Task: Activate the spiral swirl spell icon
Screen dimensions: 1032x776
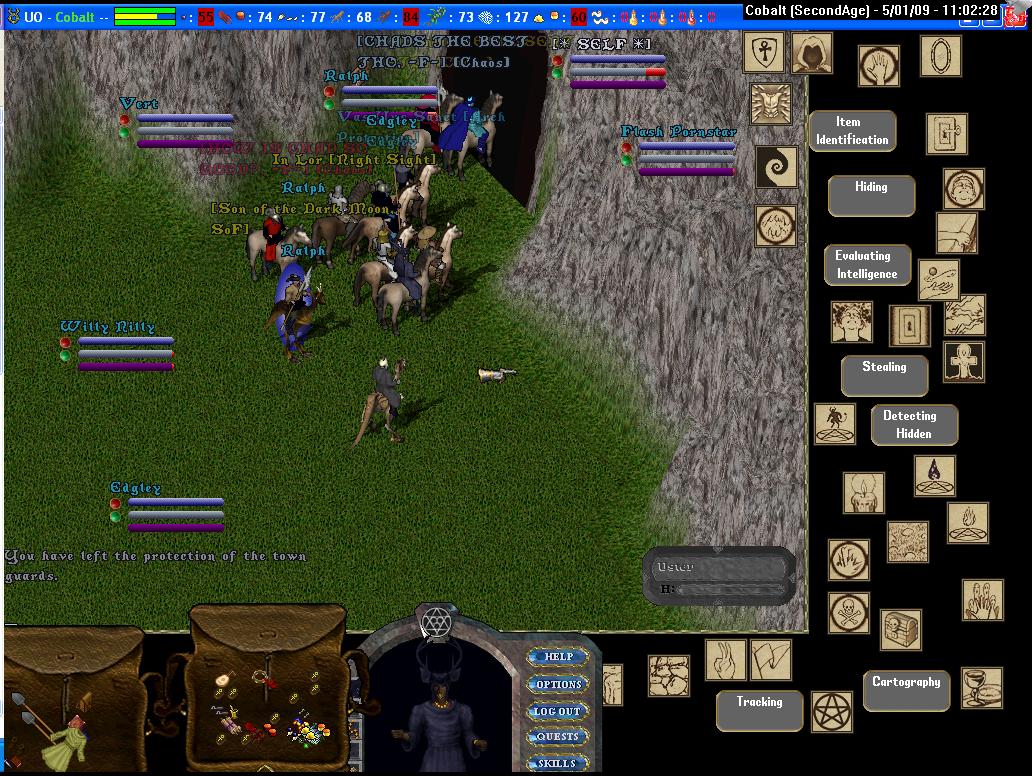Action: 775,167
